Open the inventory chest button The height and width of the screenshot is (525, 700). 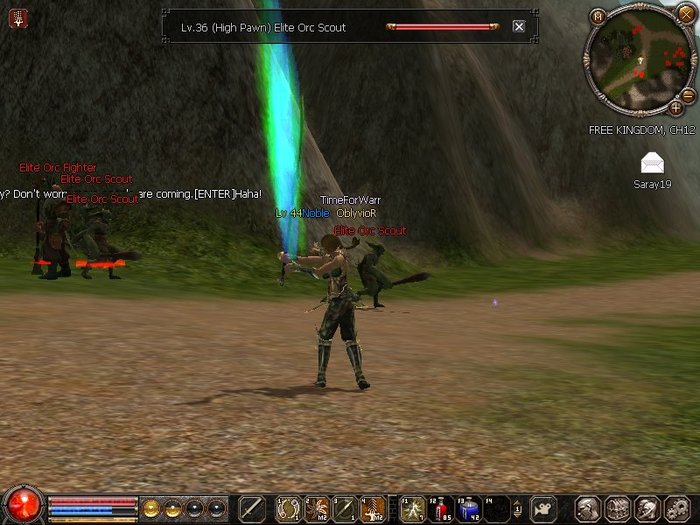(x=617, y=508)
